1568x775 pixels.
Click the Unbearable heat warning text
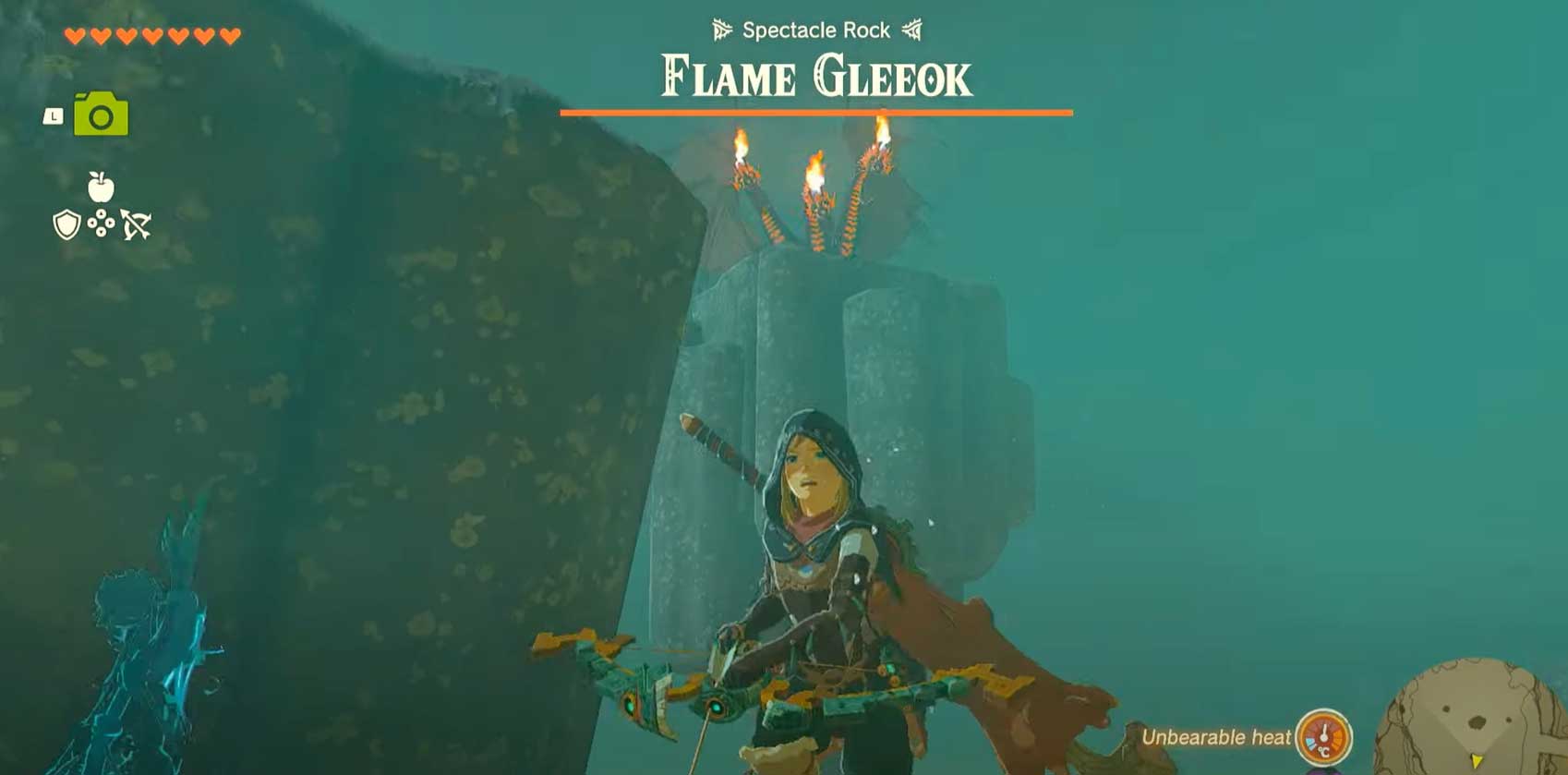tap(1215, 738)
